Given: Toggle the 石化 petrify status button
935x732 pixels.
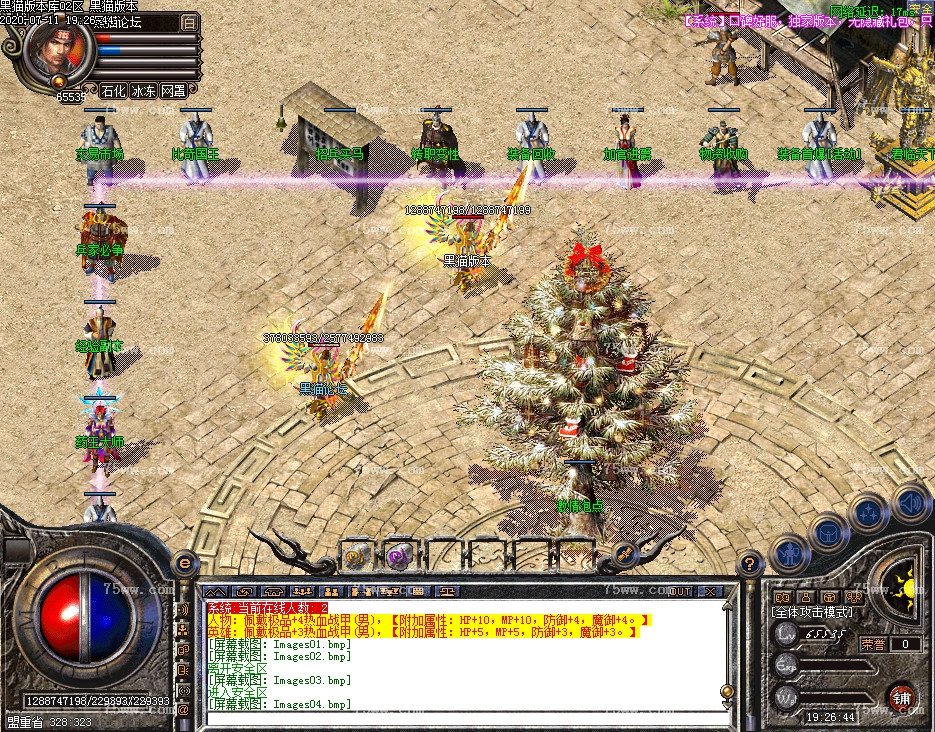Looking at the screenshot, I should [x=115, y=91].
